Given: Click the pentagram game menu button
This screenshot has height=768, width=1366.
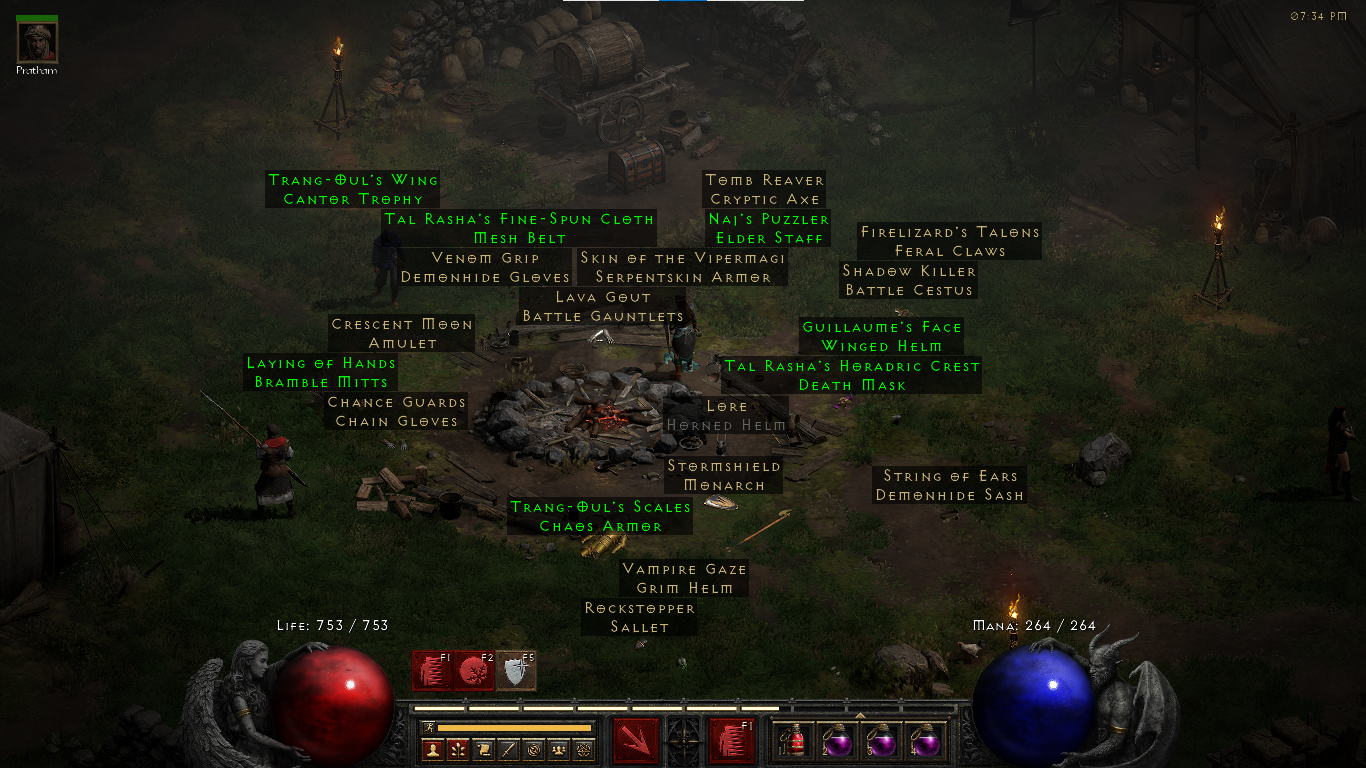Looking at the screenshot, I should 583,749.
